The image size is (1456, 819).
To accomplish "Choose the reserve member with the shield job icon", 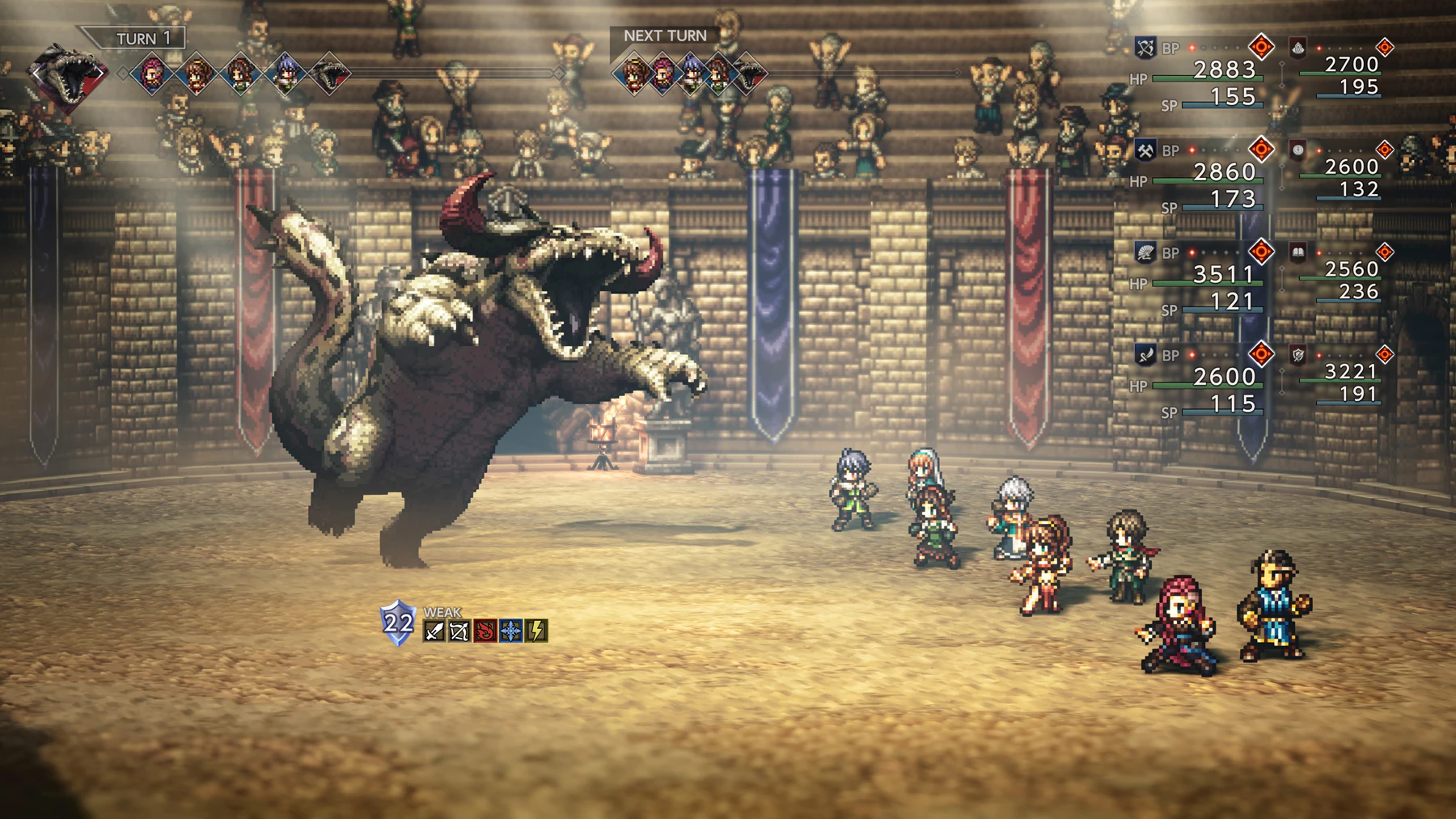I will (x=1297, y=355).
